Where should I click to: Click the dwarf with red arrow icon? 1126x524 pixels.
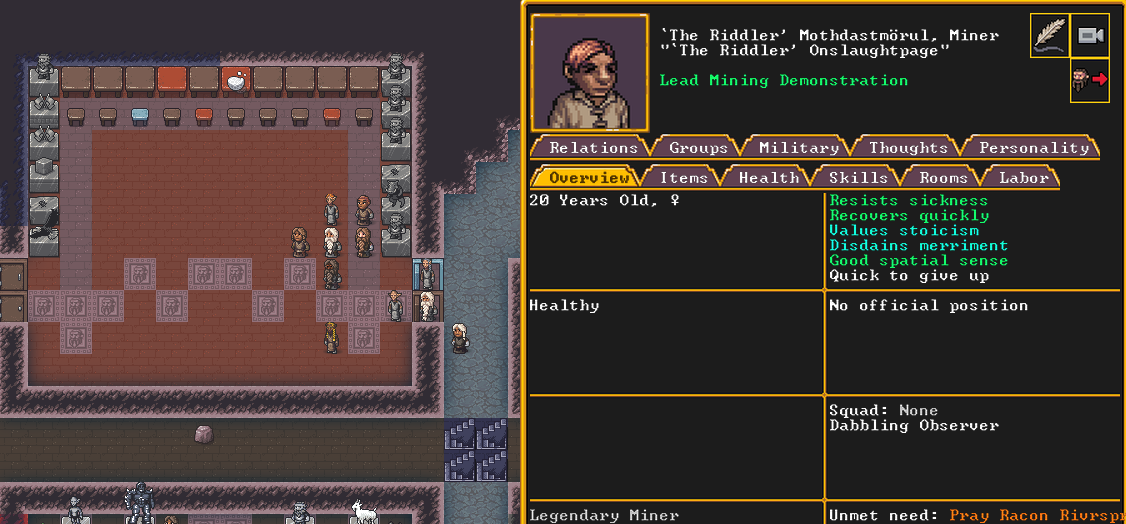point(1089,80)
